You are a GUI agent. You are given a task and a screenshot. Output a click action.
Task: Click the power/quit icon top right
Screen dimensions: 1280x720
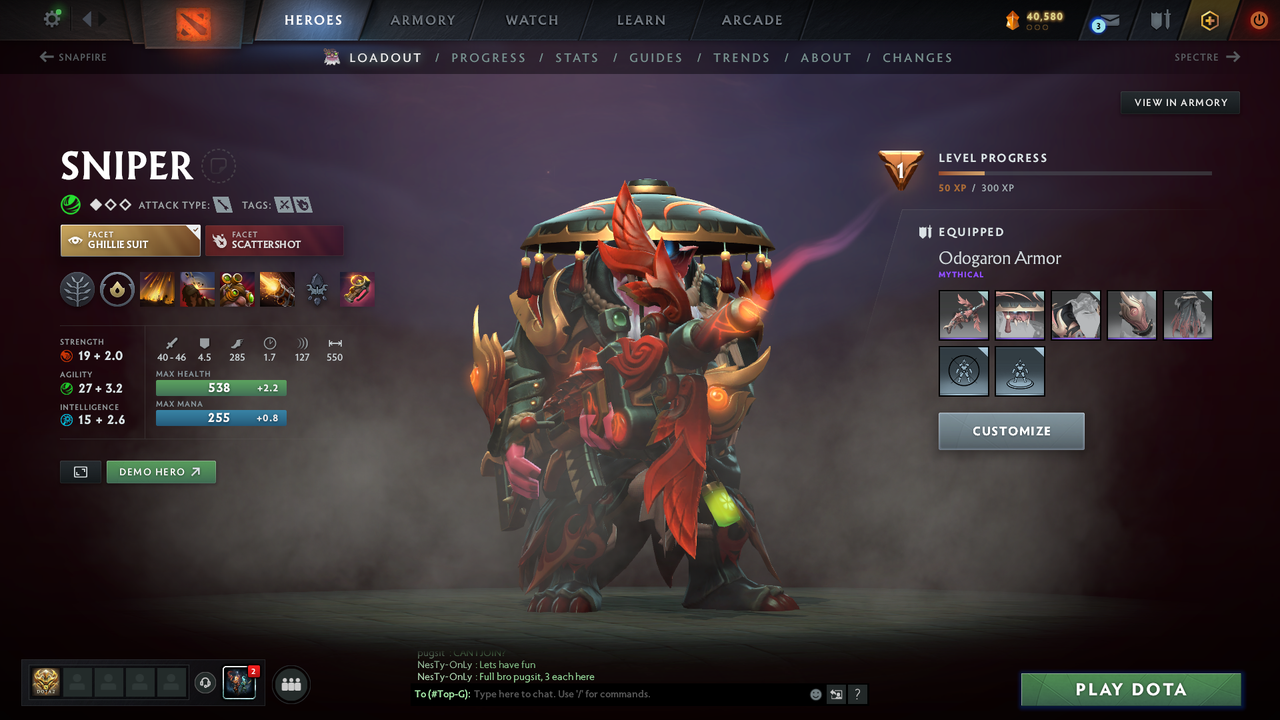(x=1258, y=19)
